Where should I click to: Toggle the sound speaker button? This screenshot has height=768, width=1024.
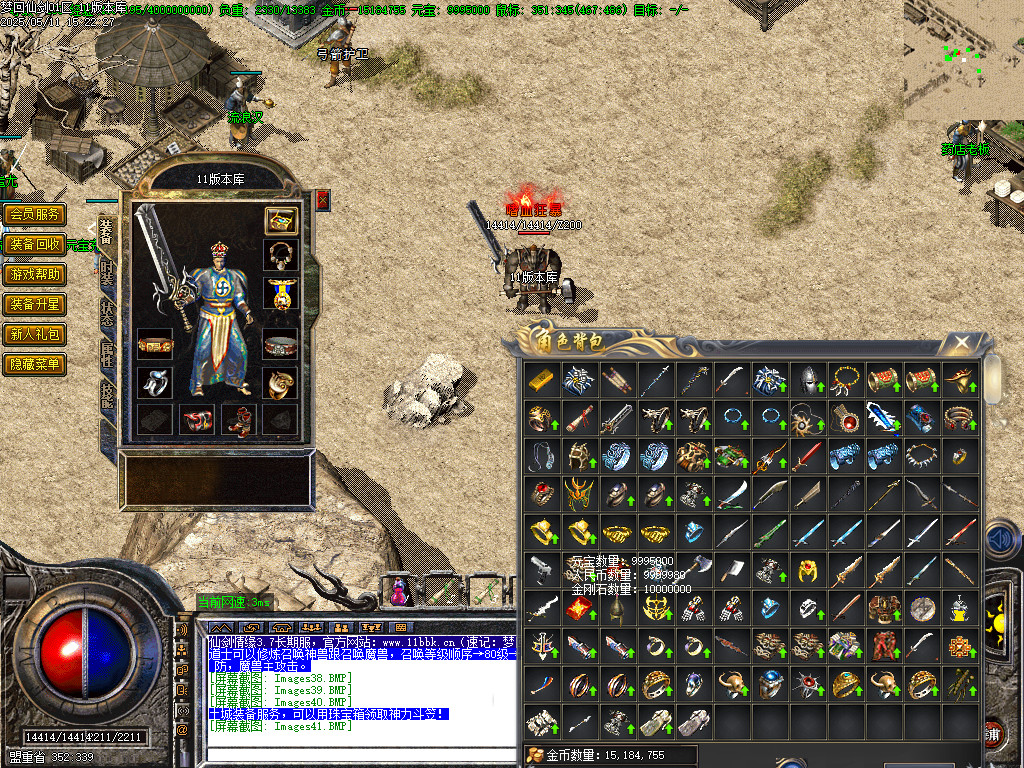(x=1001, y=540)
